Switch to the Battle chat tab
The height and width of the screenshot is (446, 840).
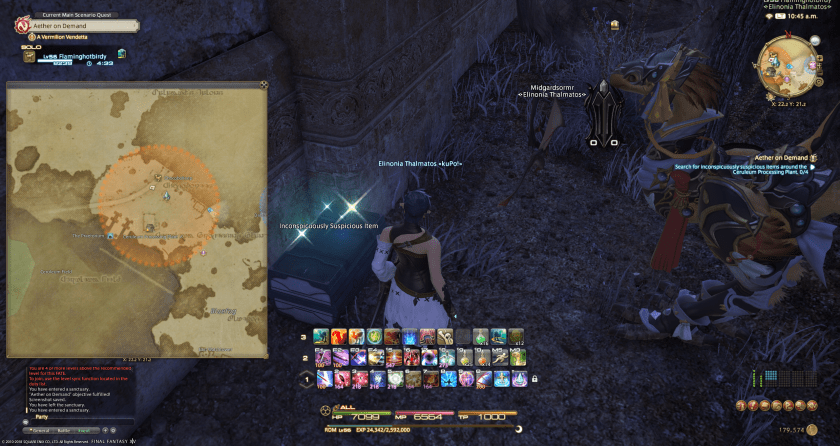(64, 430)
